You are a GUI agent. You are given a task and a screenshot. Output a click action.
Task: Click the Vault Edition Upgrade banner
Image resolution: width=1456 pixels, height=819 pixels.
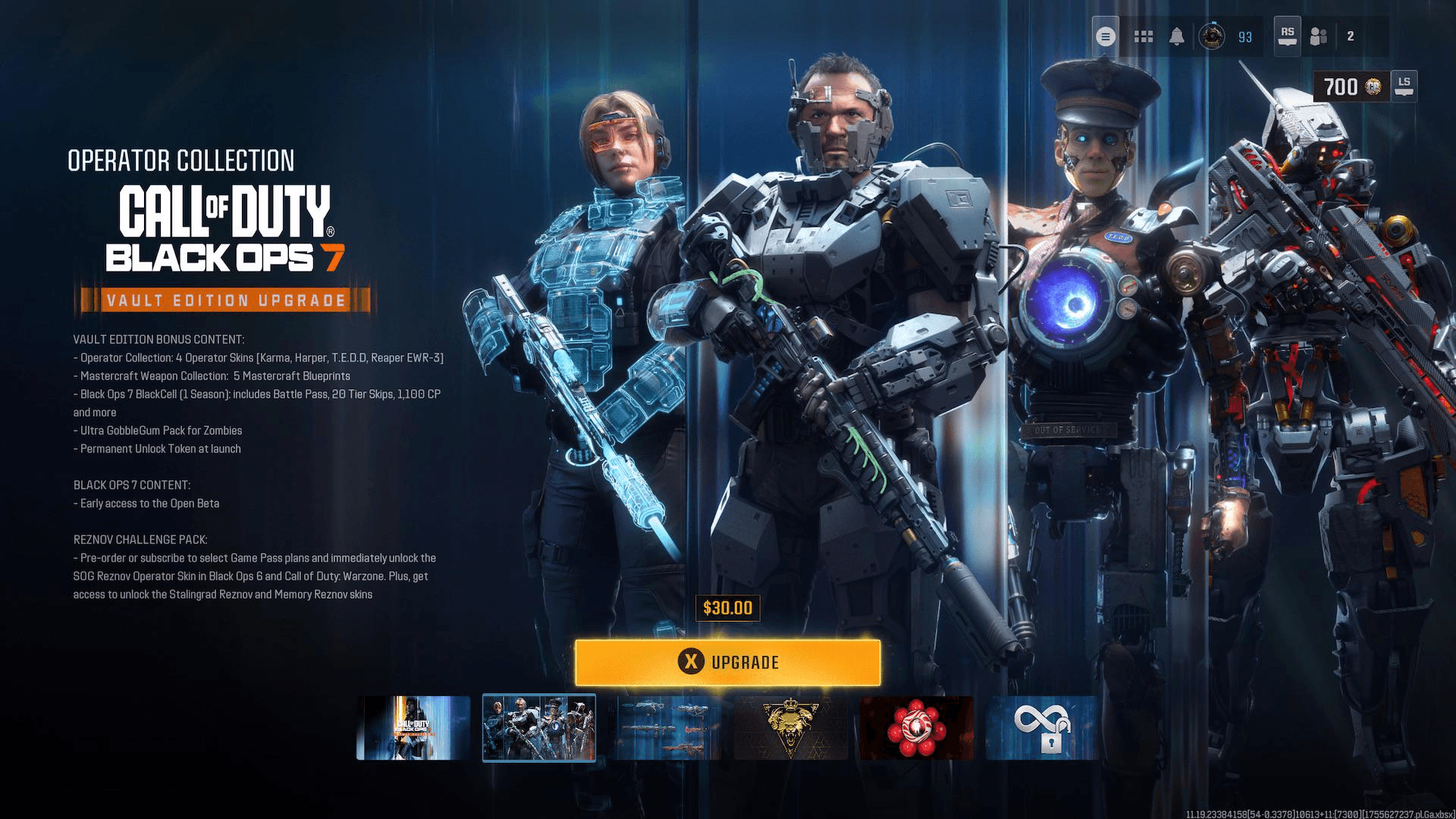(x=224, y=300)
